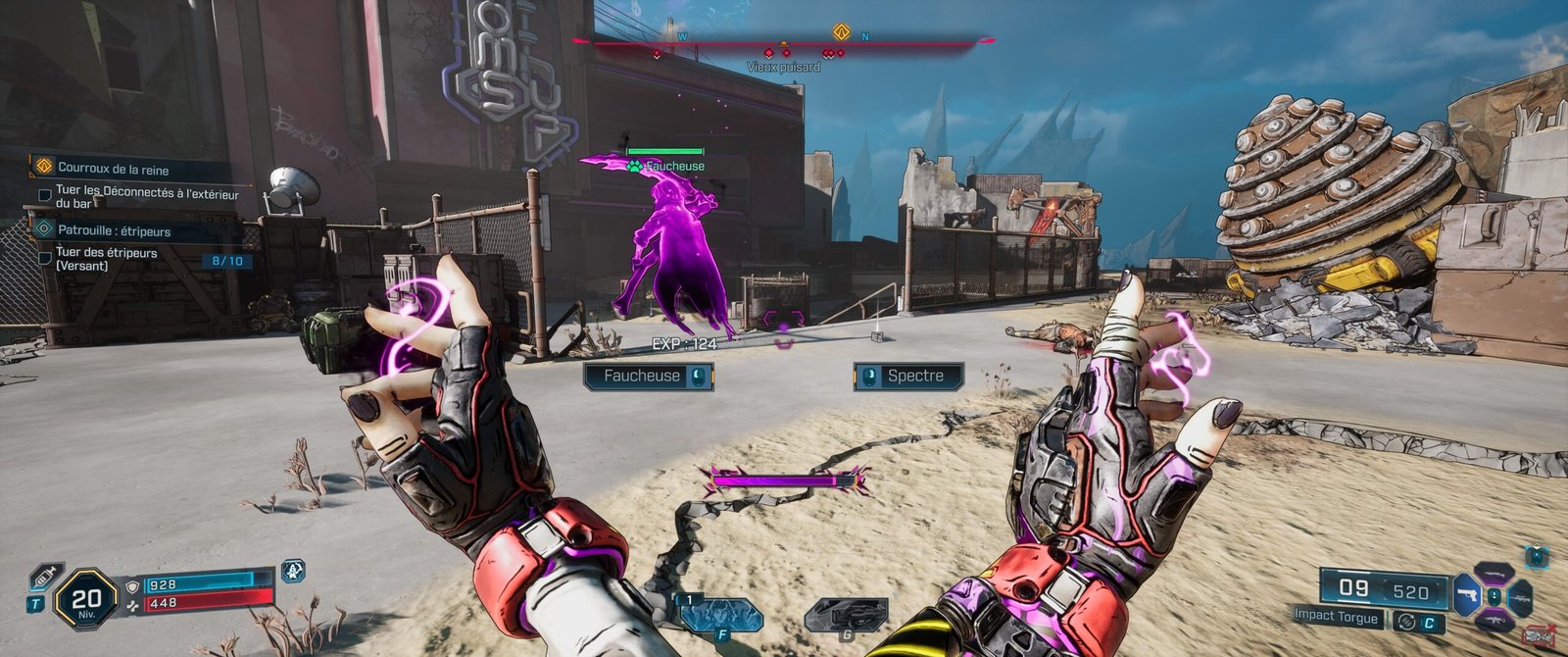Screen dimensions: 1568x657
Task: Click the buff status icon beside shield bar
Action: (293, 571)
